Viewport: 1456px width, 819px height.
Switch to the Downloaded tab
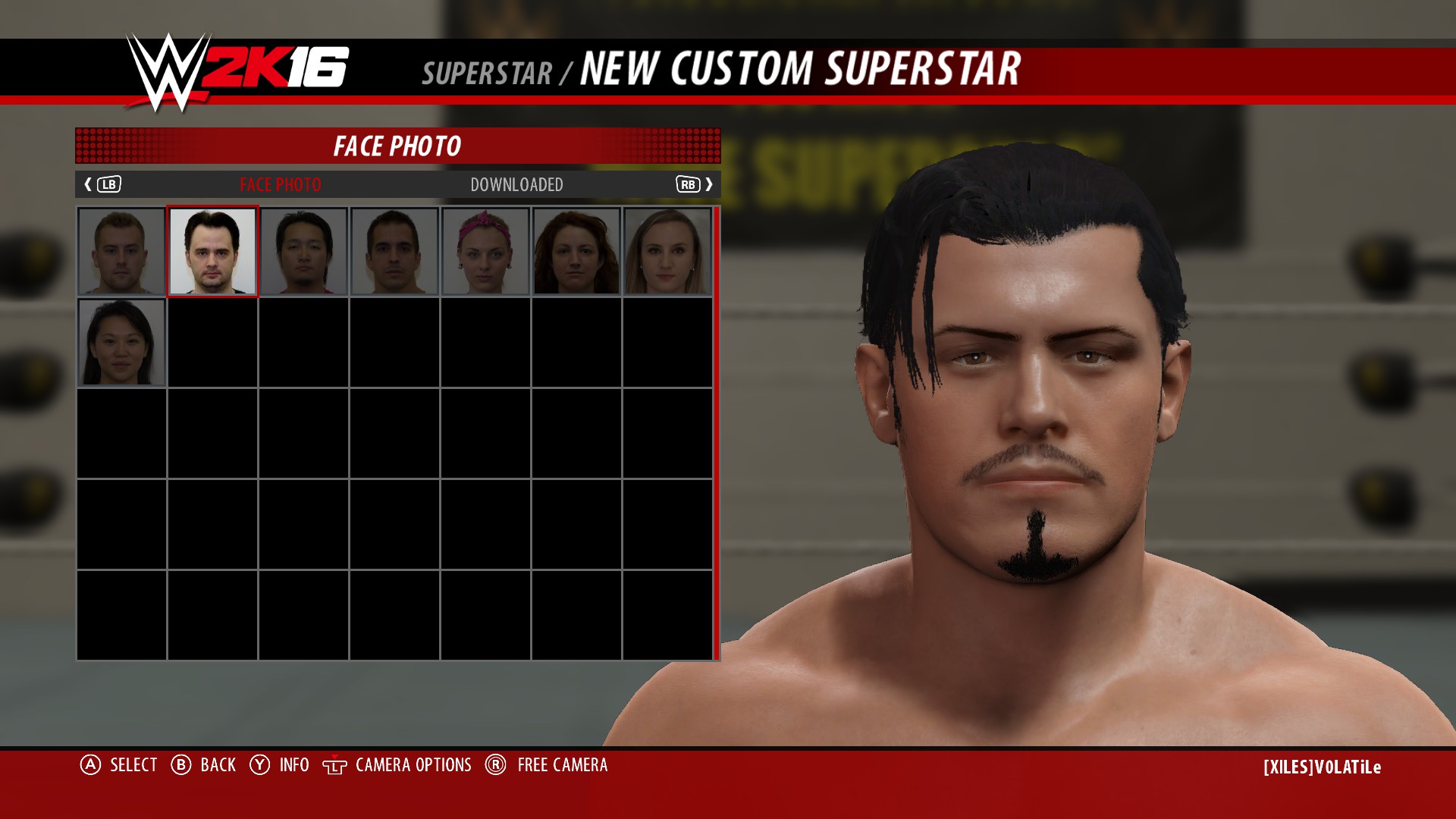516,185
